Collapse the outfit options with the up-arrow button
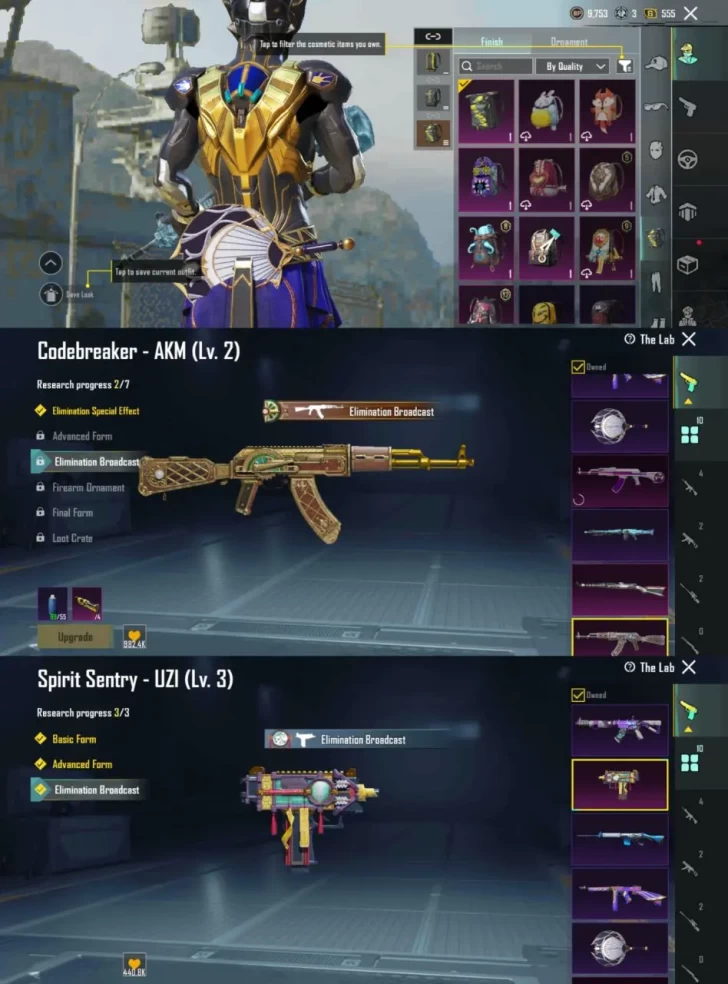Image resolution: width=728 pixels, height=984 pixels. click(x=51, y=263)
